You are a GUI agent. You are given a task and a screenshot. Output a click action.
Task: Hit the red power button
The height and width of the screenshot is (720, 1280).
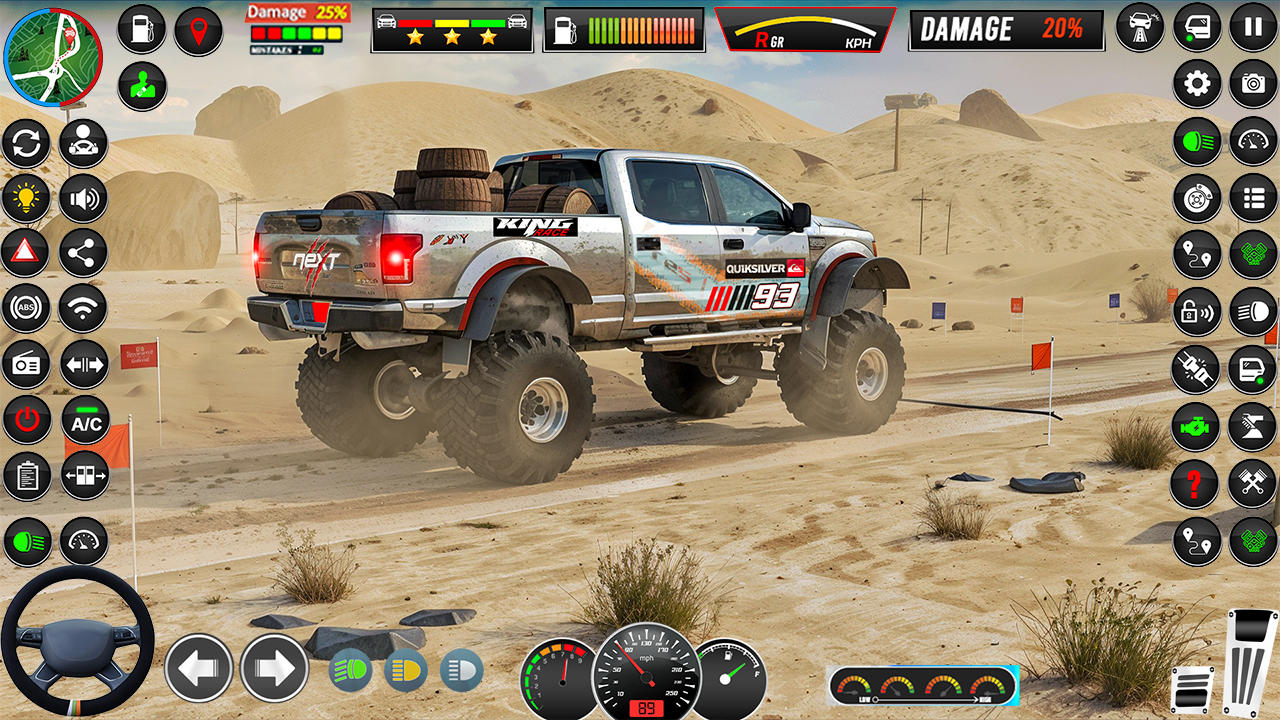tap(26, 420)
